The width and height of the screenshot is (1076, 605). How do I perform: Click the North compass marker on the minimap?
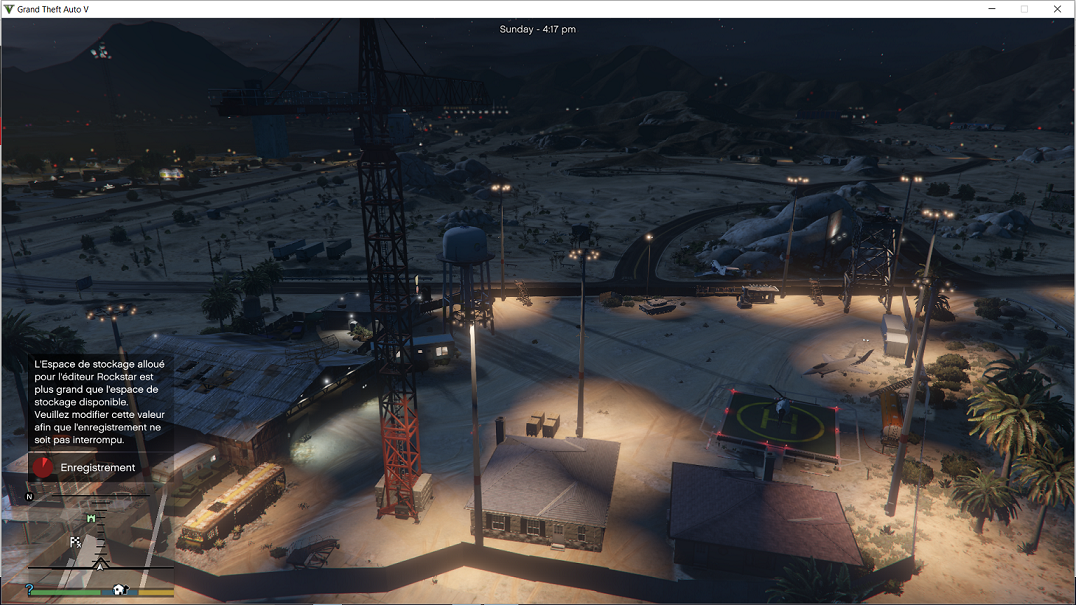pyautogui.click(x=29, y=496)
